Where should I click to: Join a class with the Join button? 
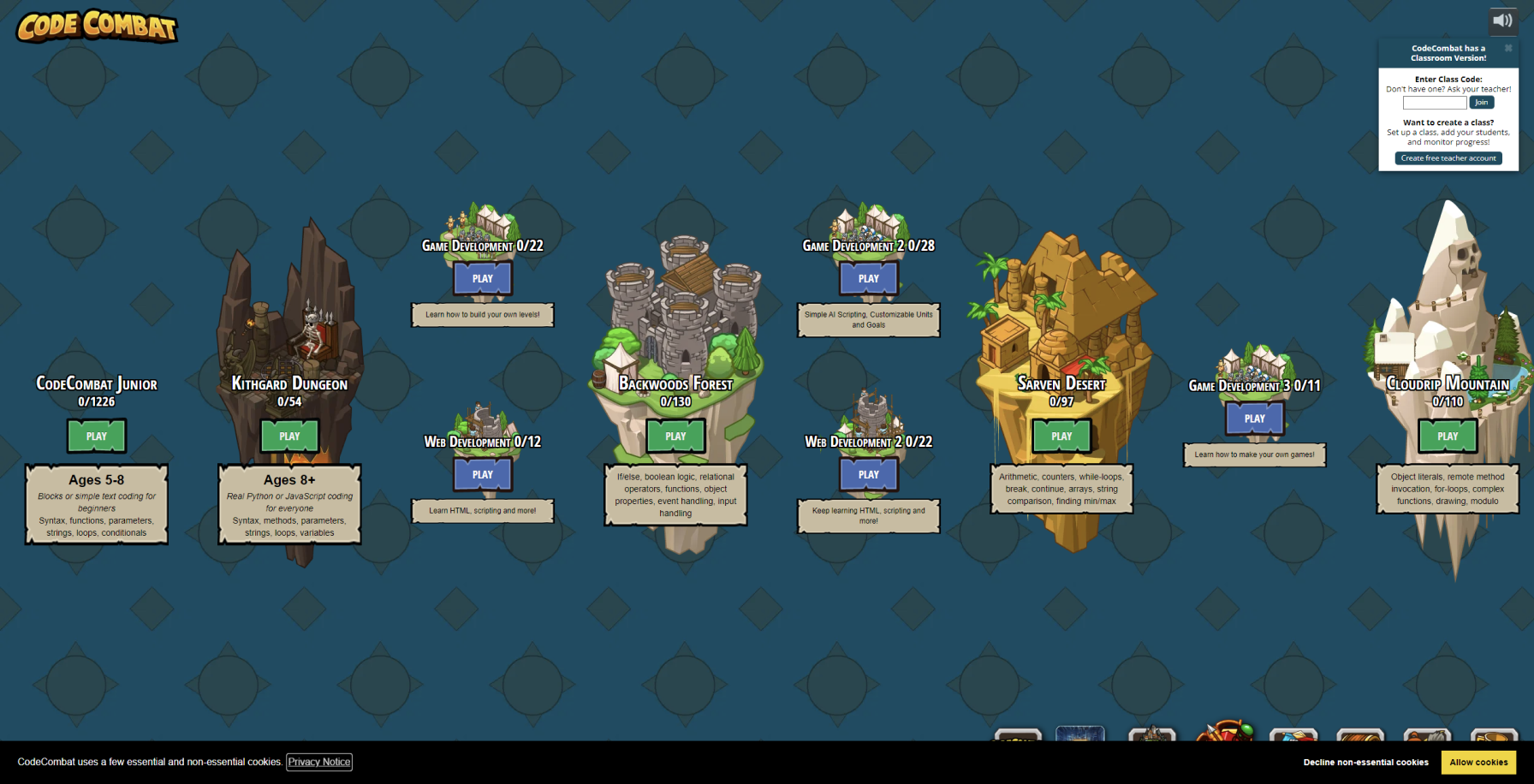tap(1481, 103)
